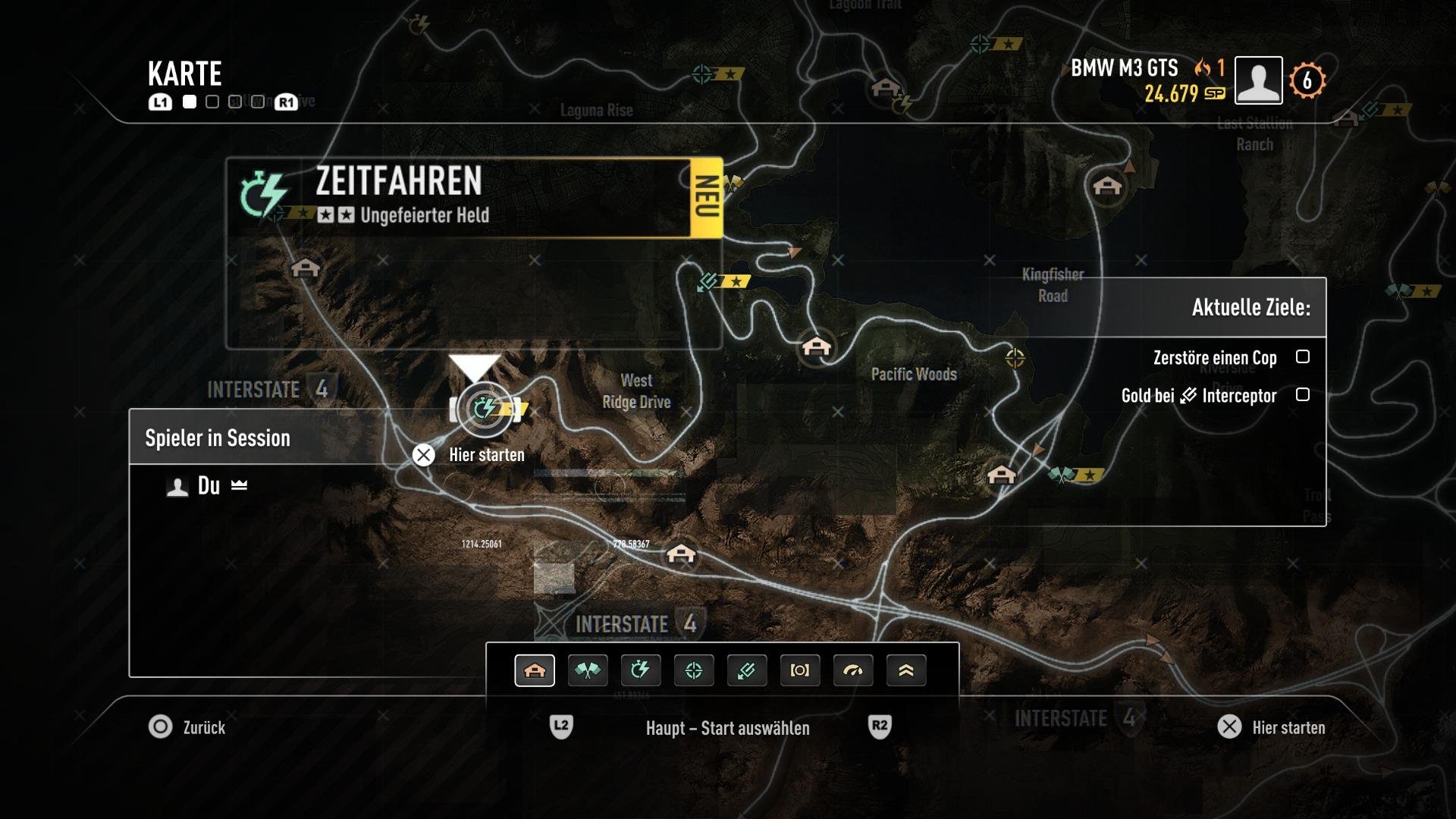The width and height of the screenshot is (1456, 819).
Task: Choose the Zeitfahren stopwatch filter icon
Action: (641, 670)
